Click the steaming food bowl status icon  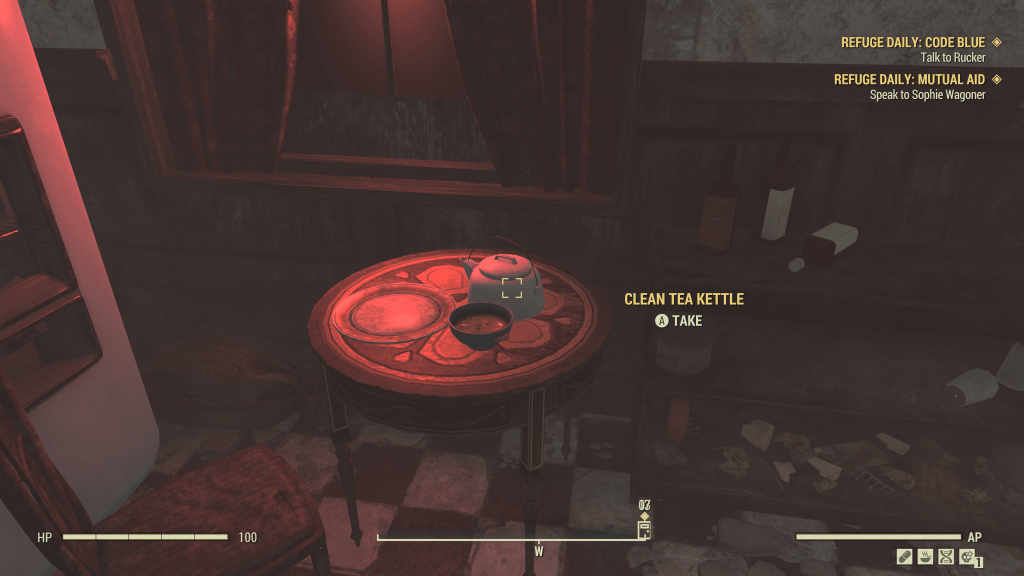pos(925,557)
